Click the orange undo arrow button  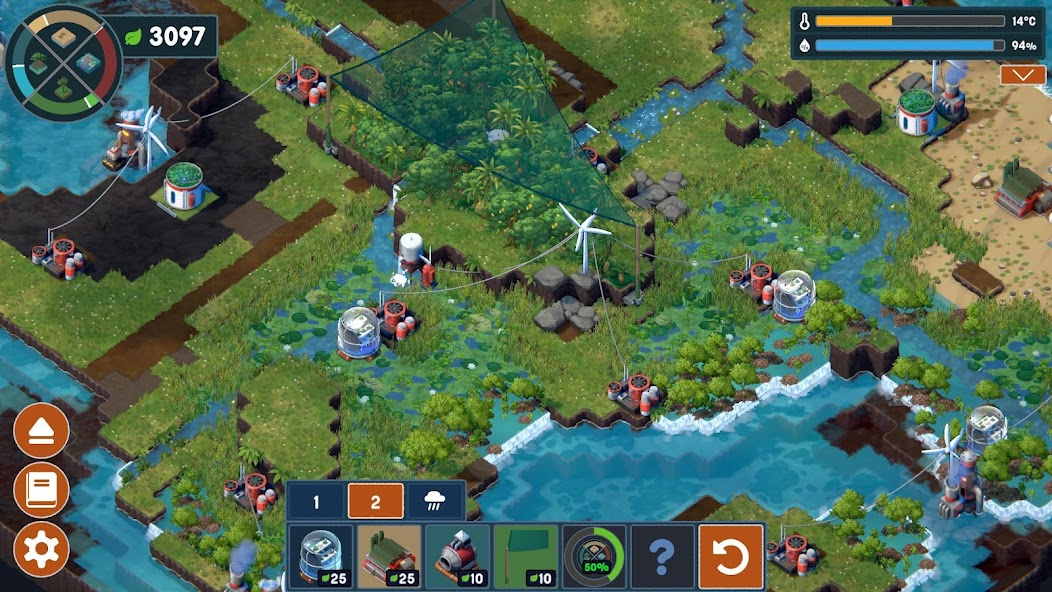731,557
